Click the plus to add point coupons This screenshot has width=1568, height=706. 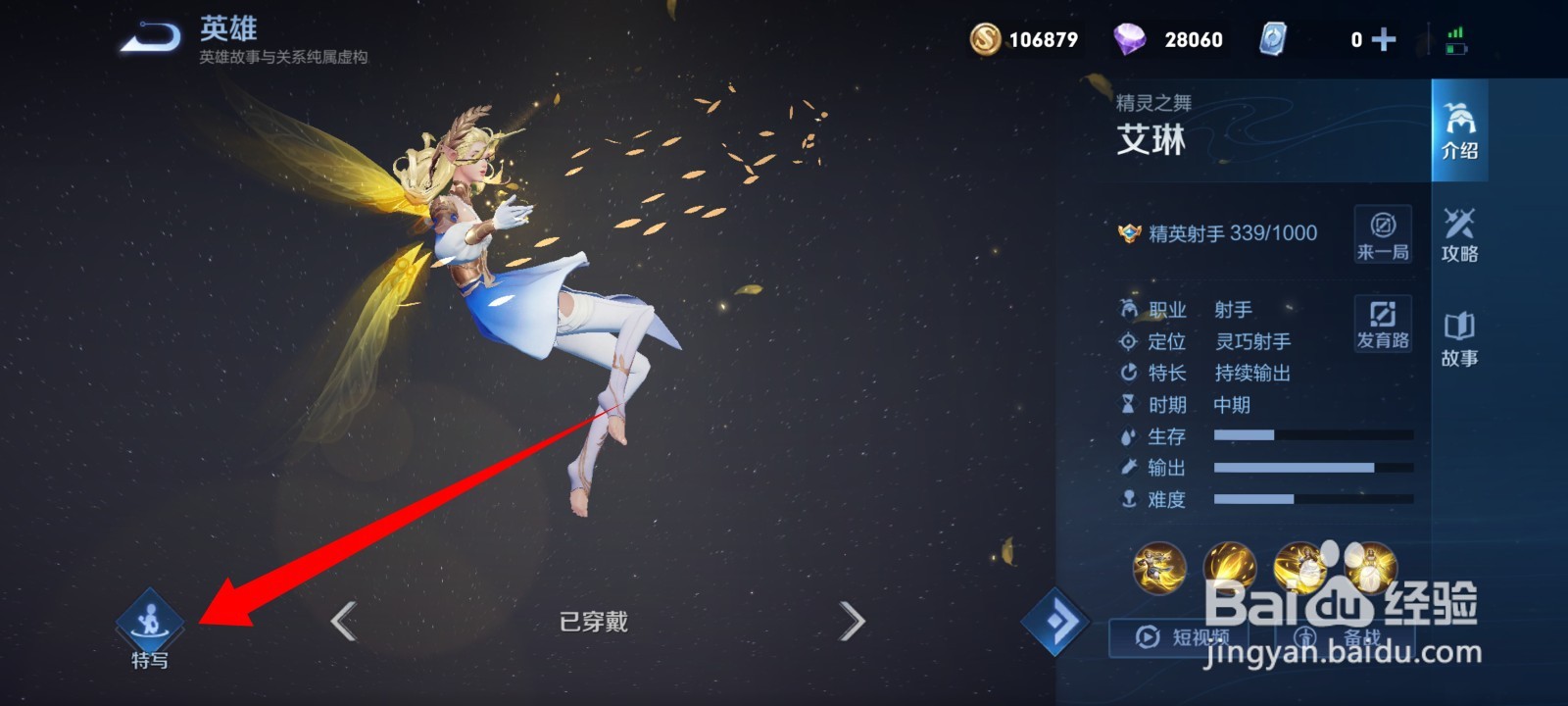click(1382, 39)
